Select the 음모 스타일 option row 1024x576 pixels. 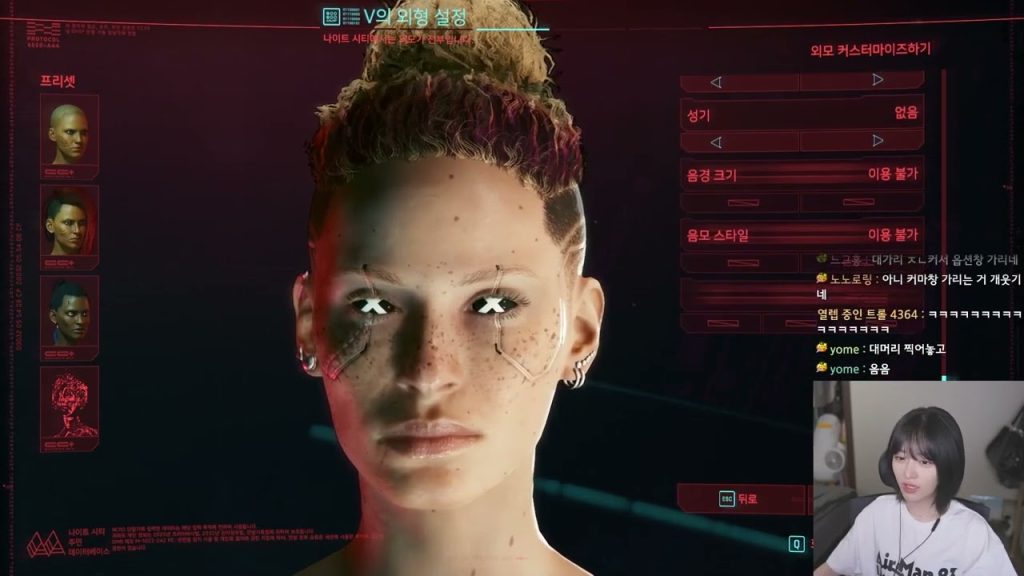click(801, 235)
